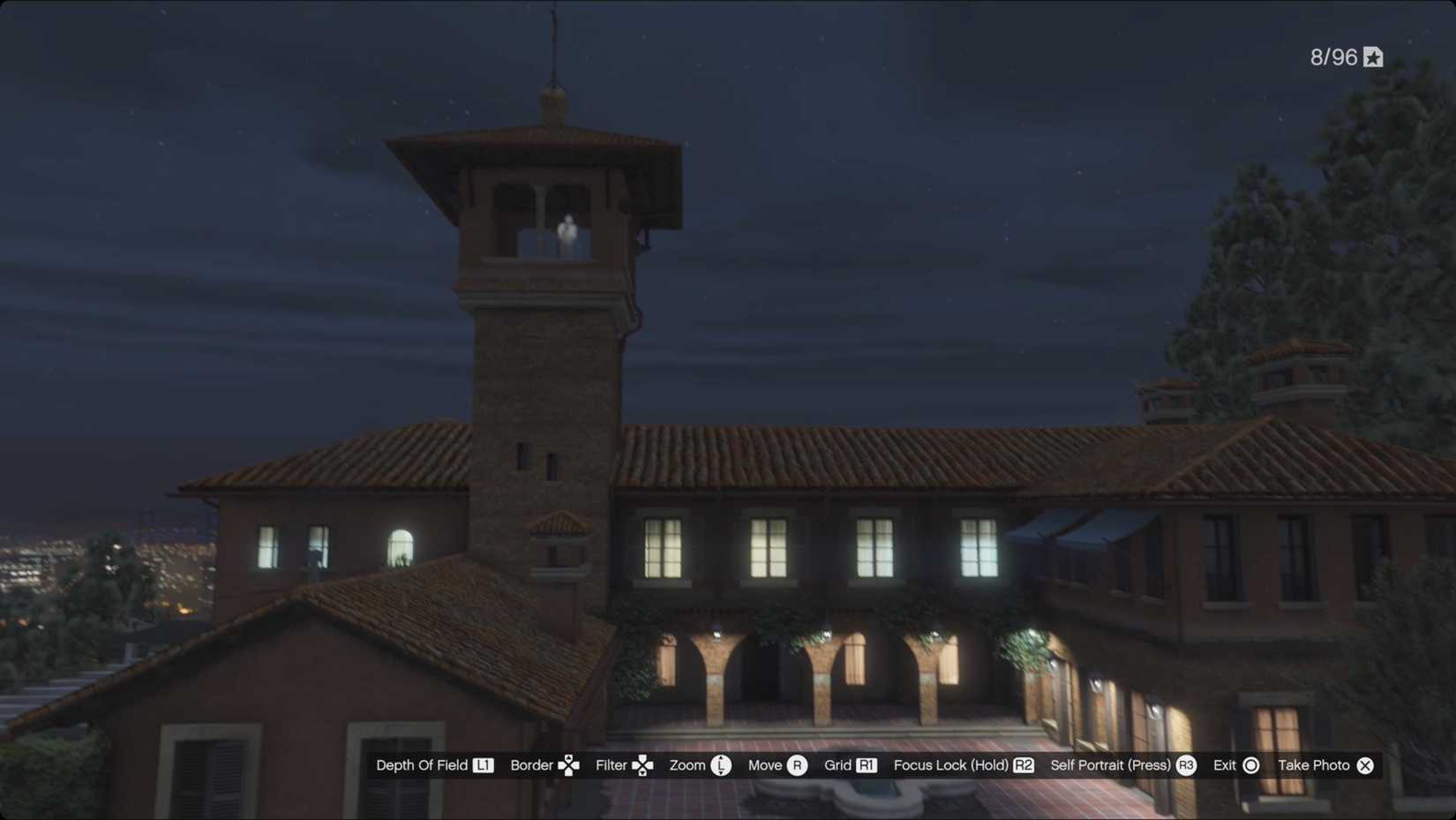
Task: Click the d-pad icon next to Border
Action: 569,765
